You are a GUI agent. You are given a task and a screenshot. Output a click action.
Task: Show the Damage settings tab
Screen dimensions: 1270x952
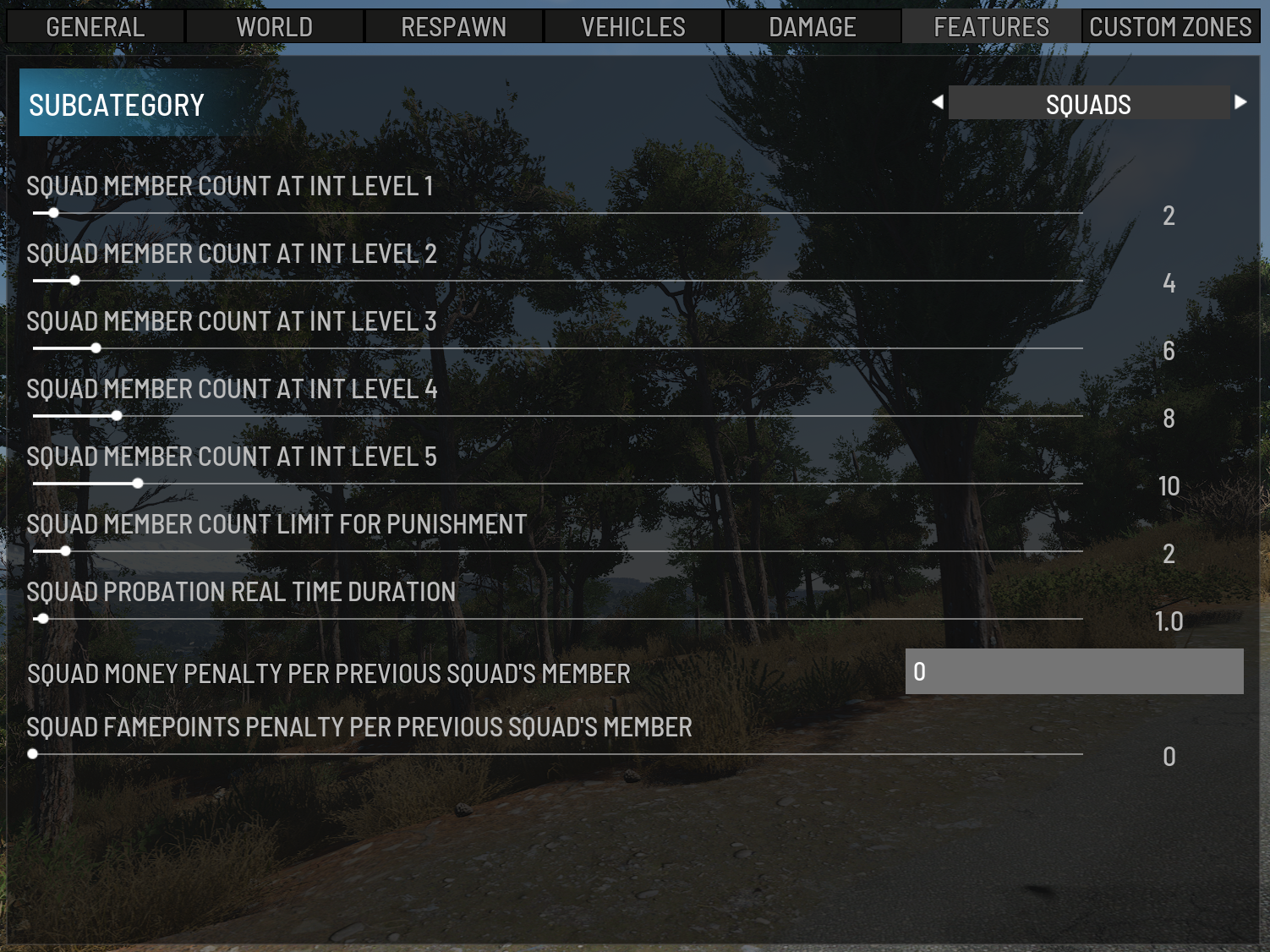813,27
